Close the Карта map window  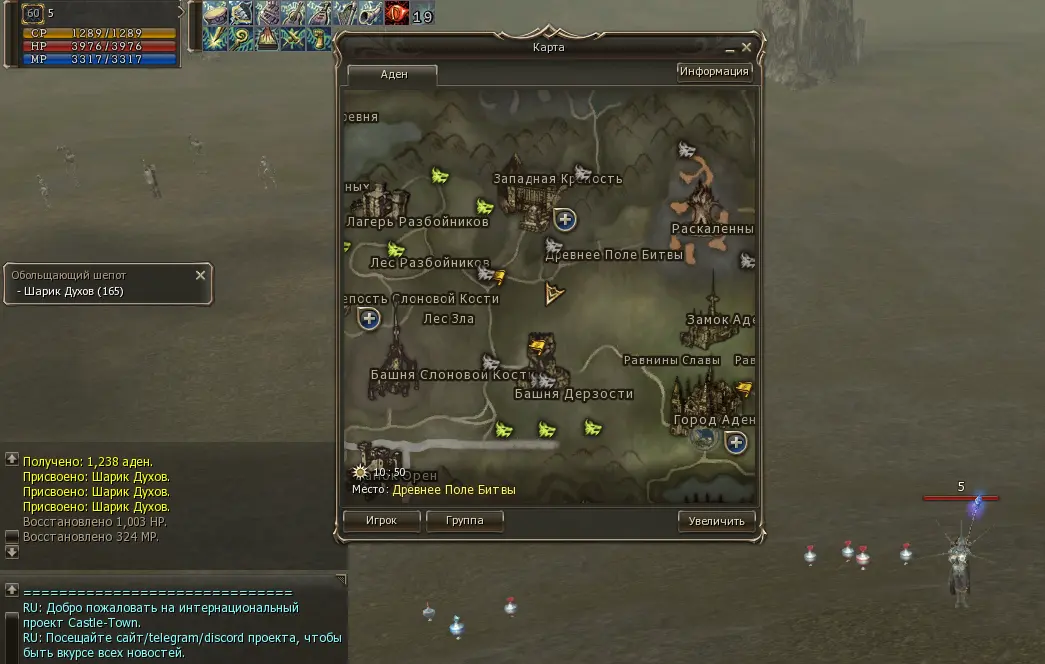[x=746, y=47]
